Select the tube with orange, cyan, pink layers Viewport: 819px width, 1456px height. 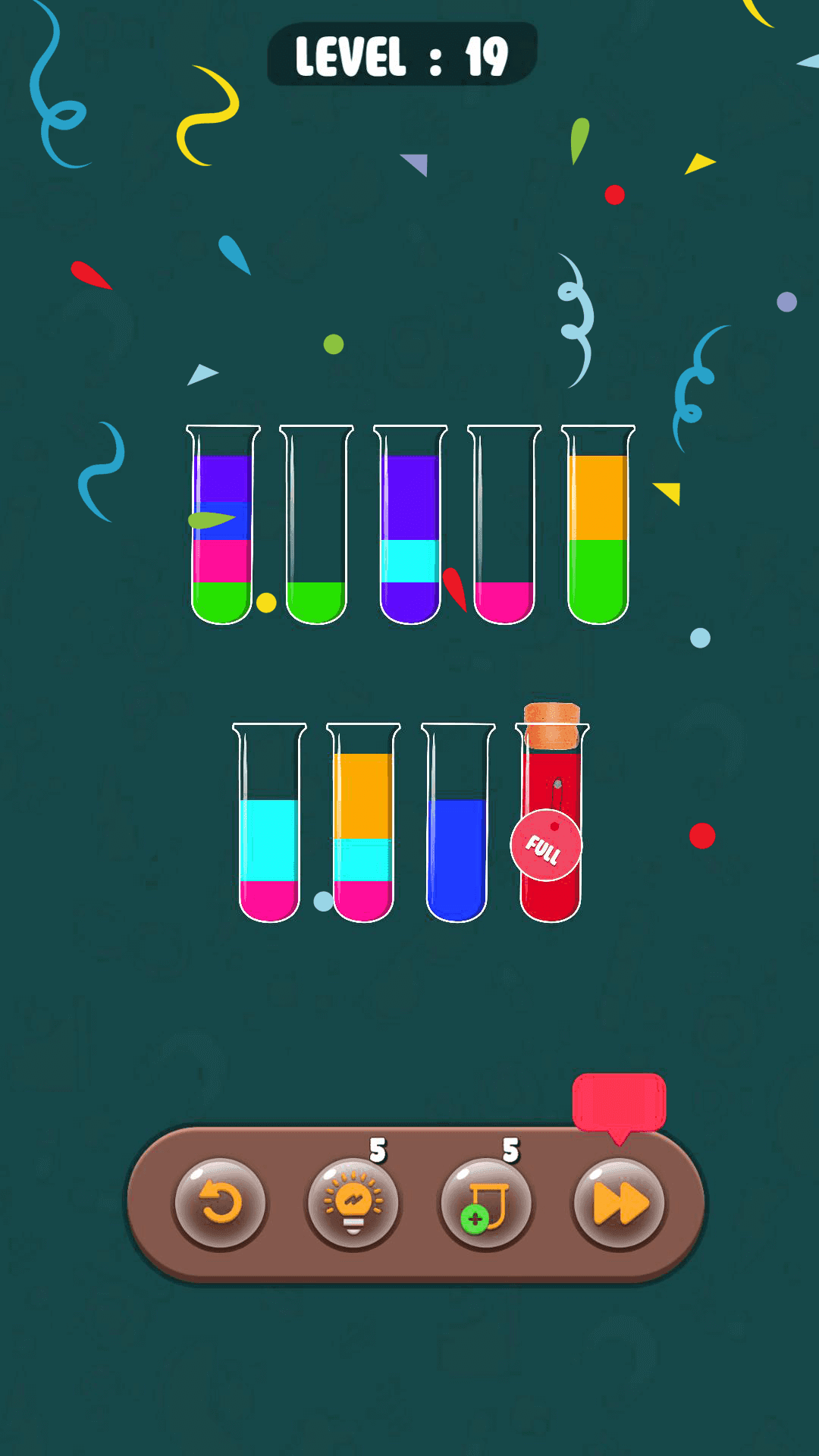(363, 823)
